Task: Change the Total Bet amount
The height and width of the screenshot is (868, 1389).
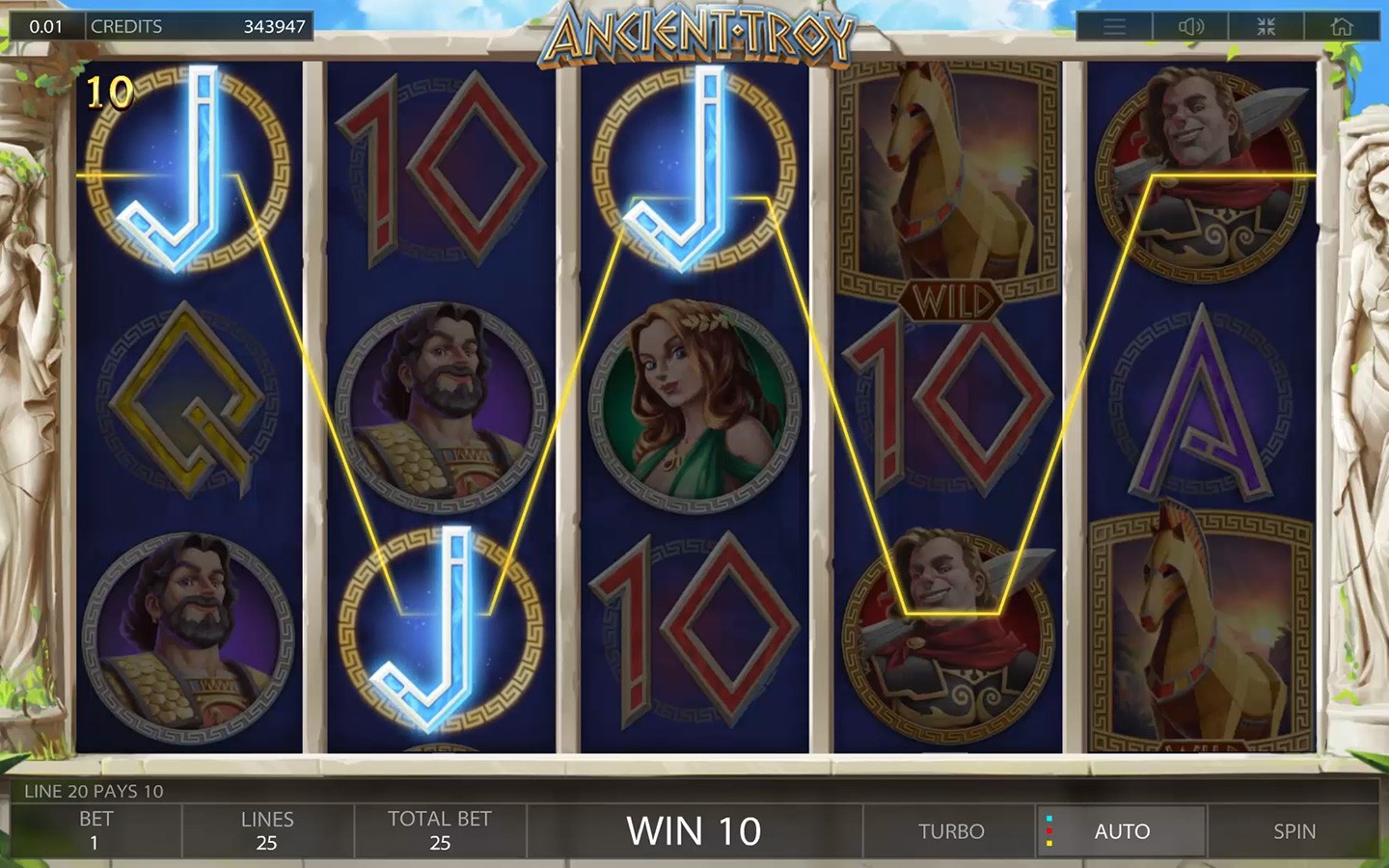Action: (440, 831)
